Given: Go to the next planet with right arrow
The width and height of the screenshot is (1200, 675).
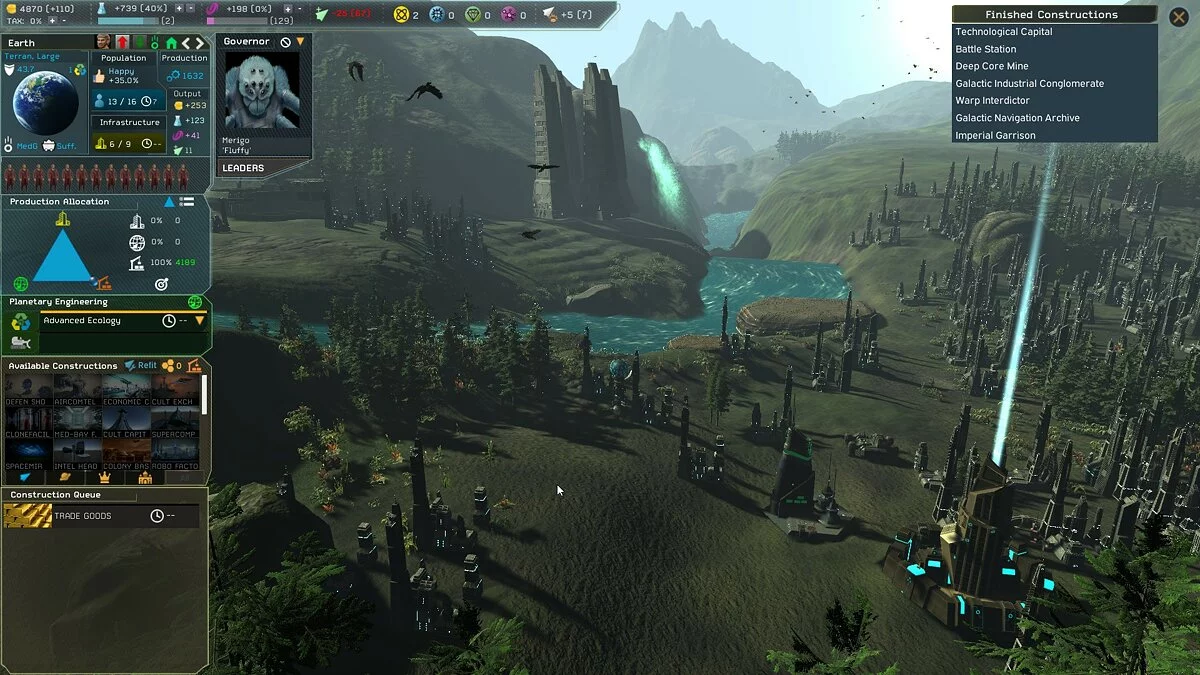Looking at the screenshot, I should click(200, 43).
